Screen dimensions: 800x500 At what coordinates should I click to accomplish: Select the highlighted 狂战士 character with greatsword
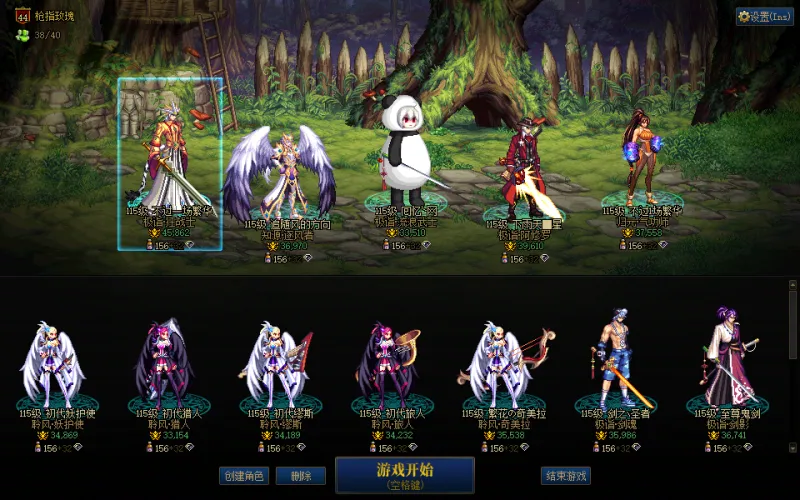170,165
